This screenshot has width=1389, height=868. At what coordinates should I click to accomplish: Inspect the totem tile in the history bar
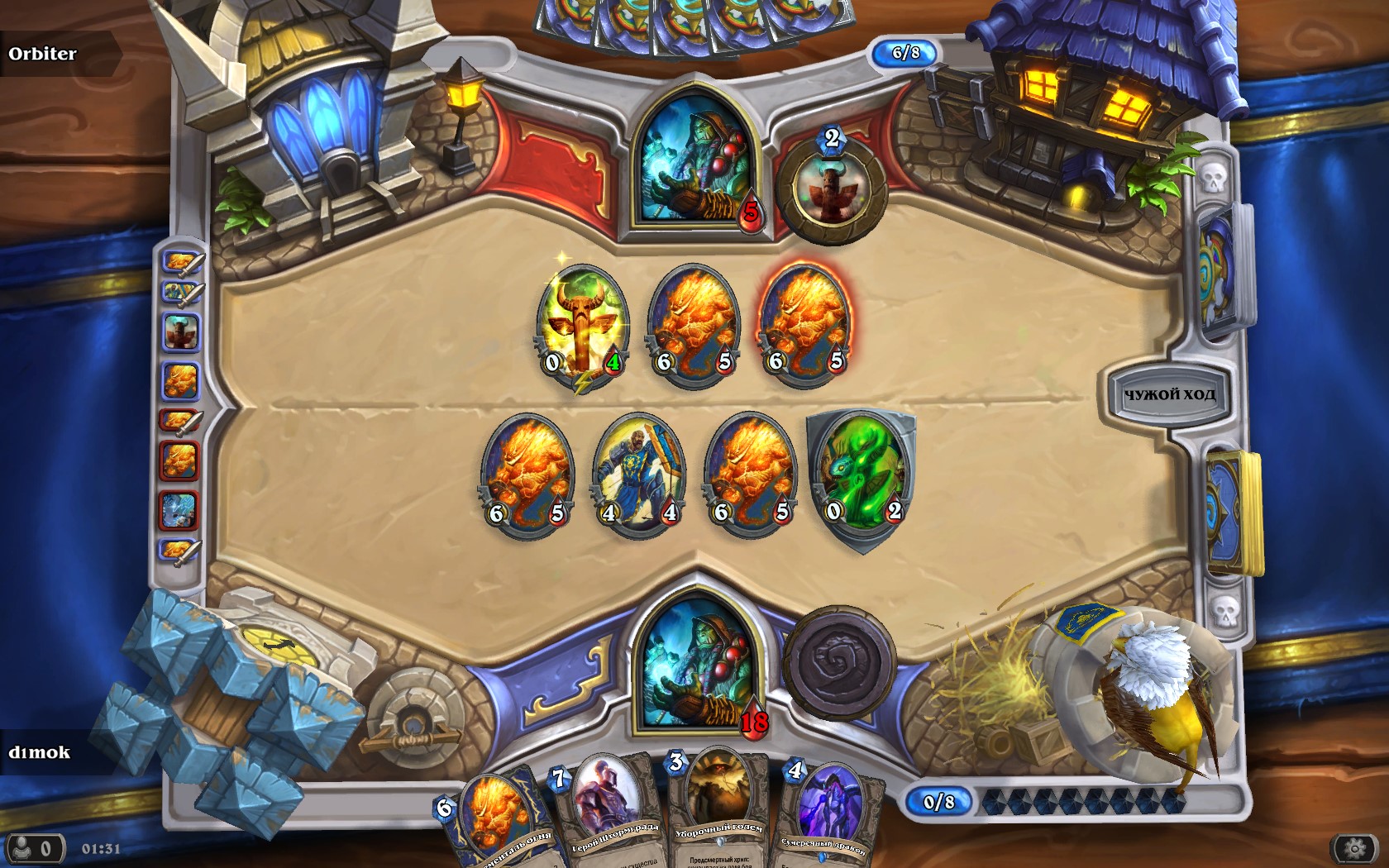point(180,331)
